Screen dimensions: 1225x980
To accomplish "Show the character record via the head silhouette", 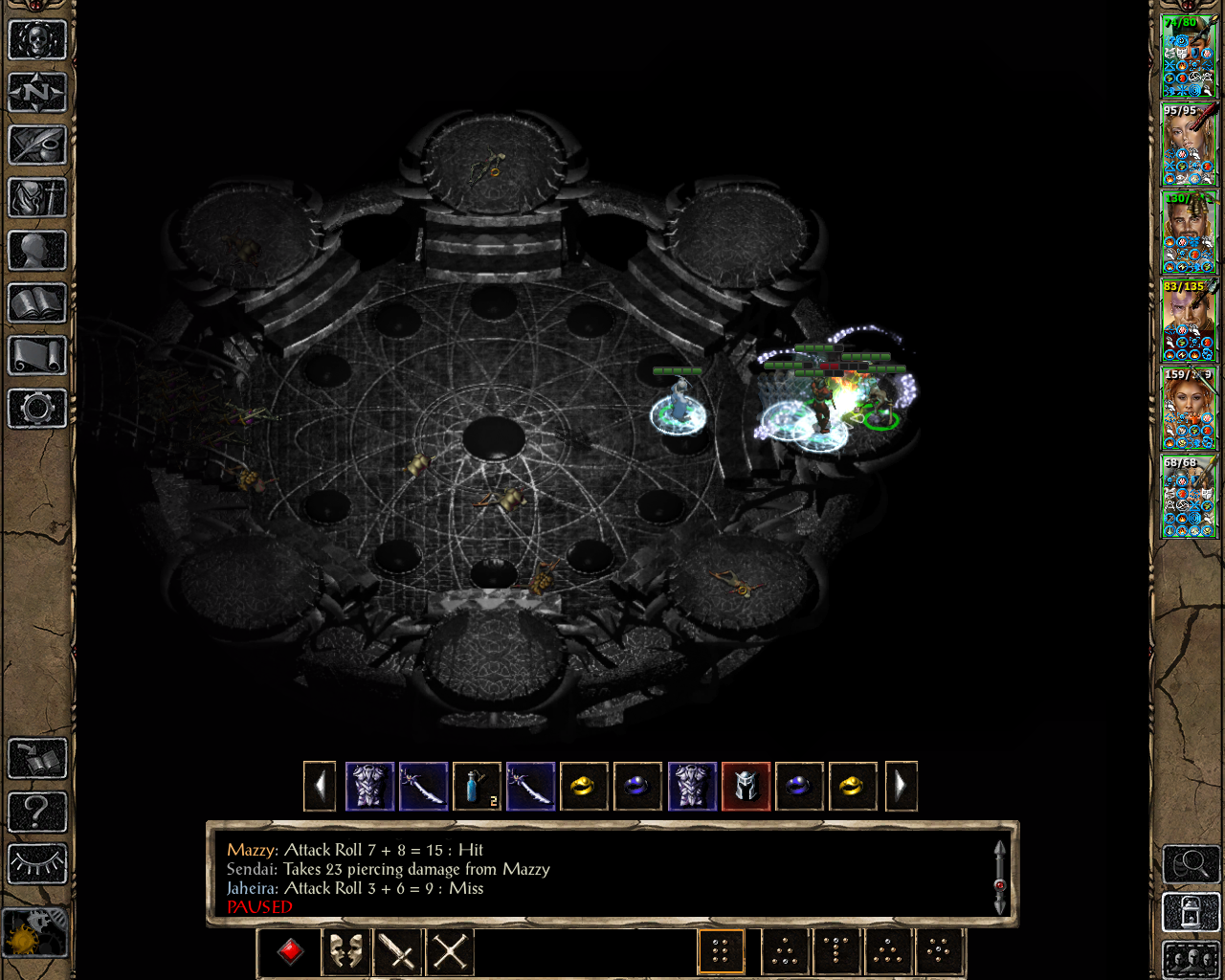I will coord(37,251).
